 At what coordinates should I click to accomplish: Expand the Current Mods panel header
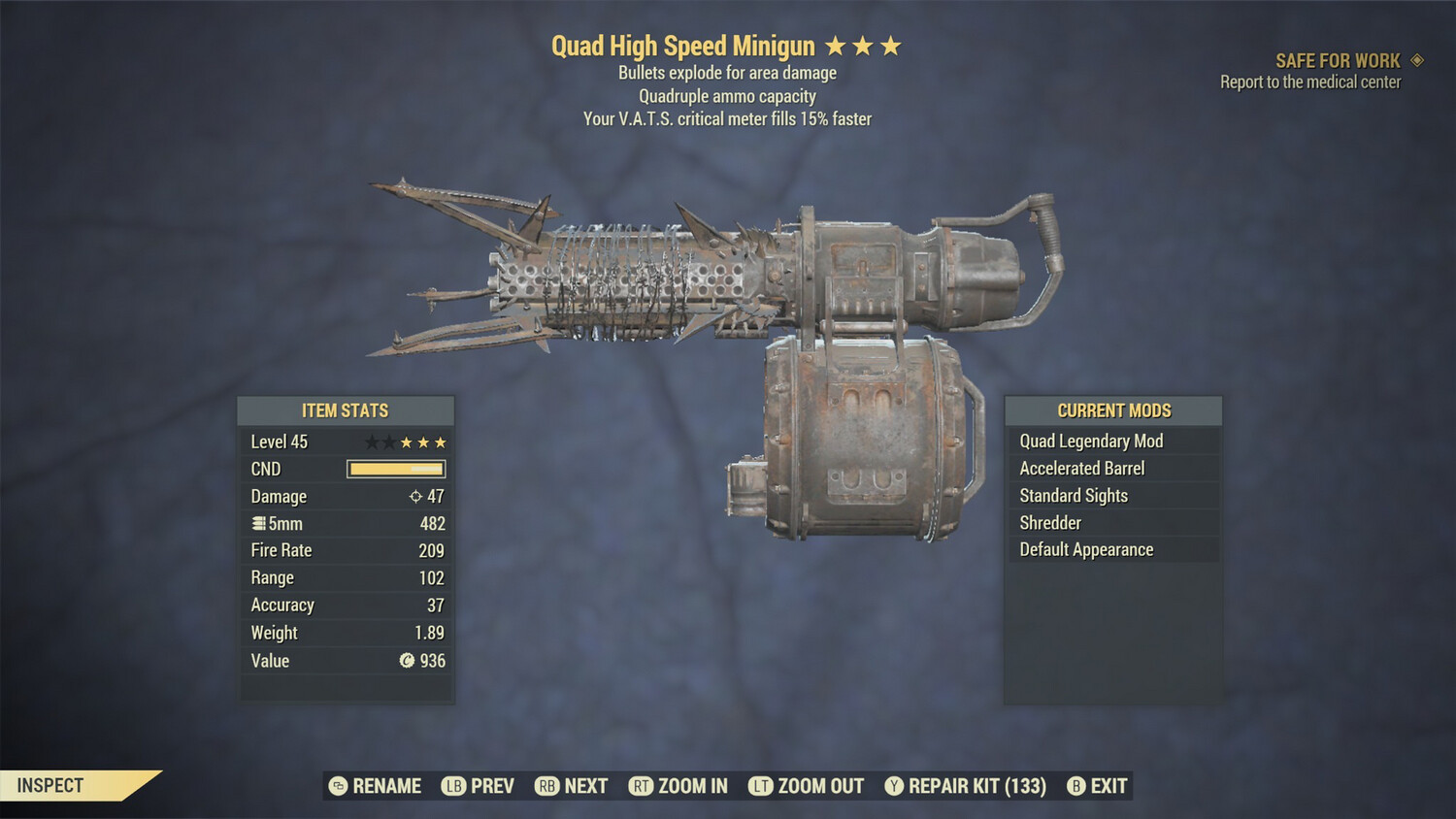1112,409
